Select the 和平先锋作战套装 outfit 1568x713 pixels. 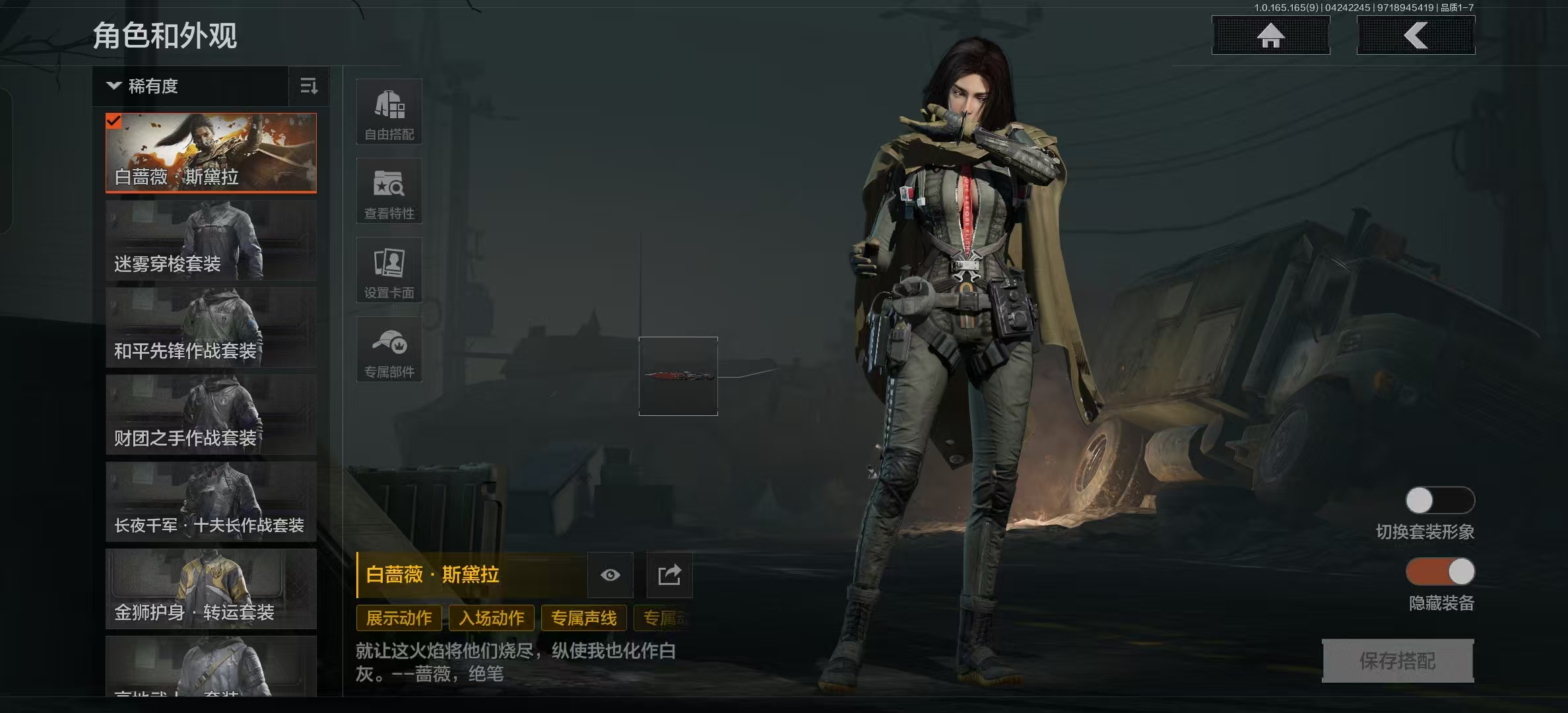coord(211,327)
